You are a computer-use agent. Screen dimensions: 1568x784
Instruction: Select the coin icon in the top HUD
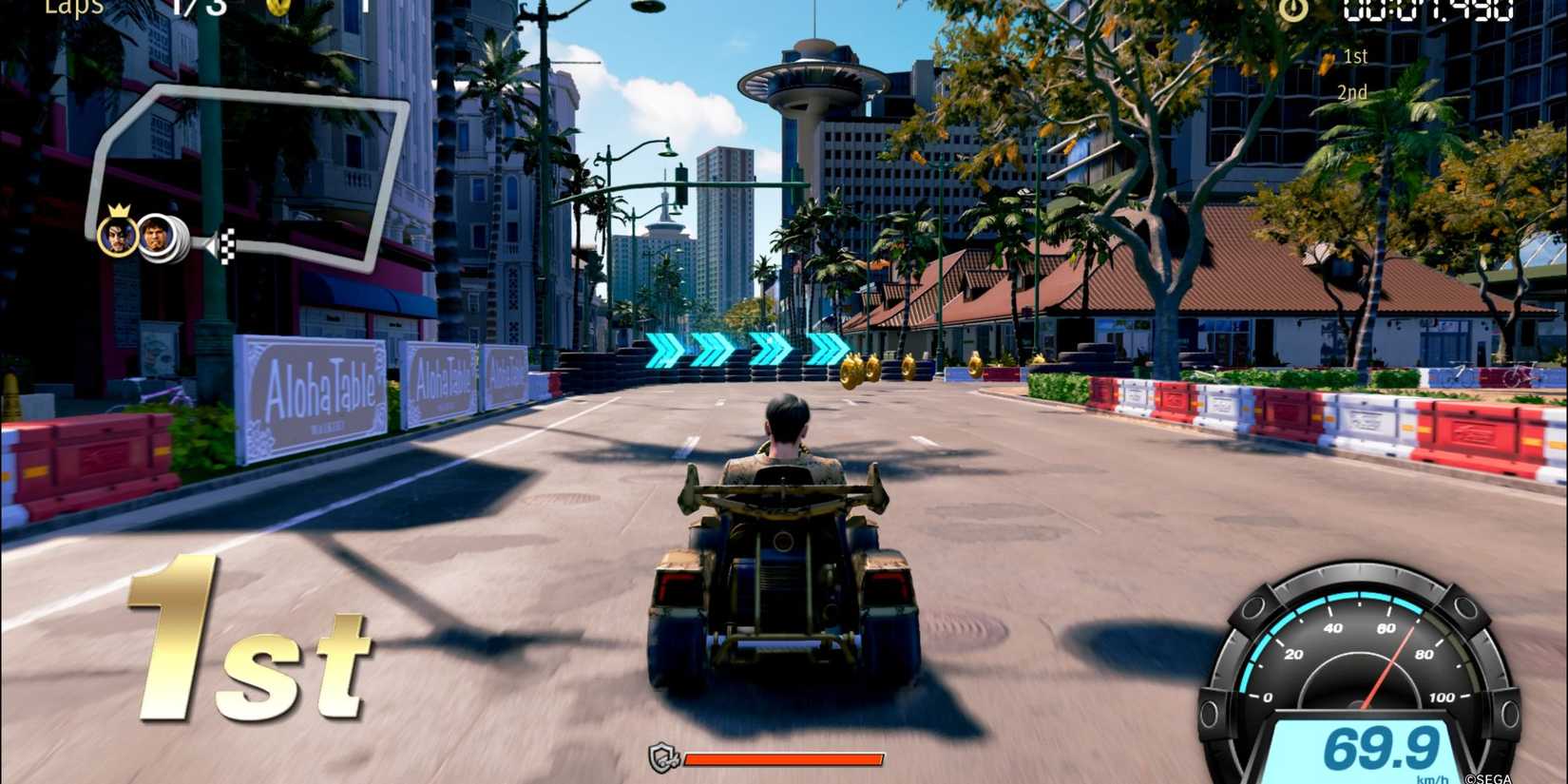pyautogui.click(x=280, y=8)
